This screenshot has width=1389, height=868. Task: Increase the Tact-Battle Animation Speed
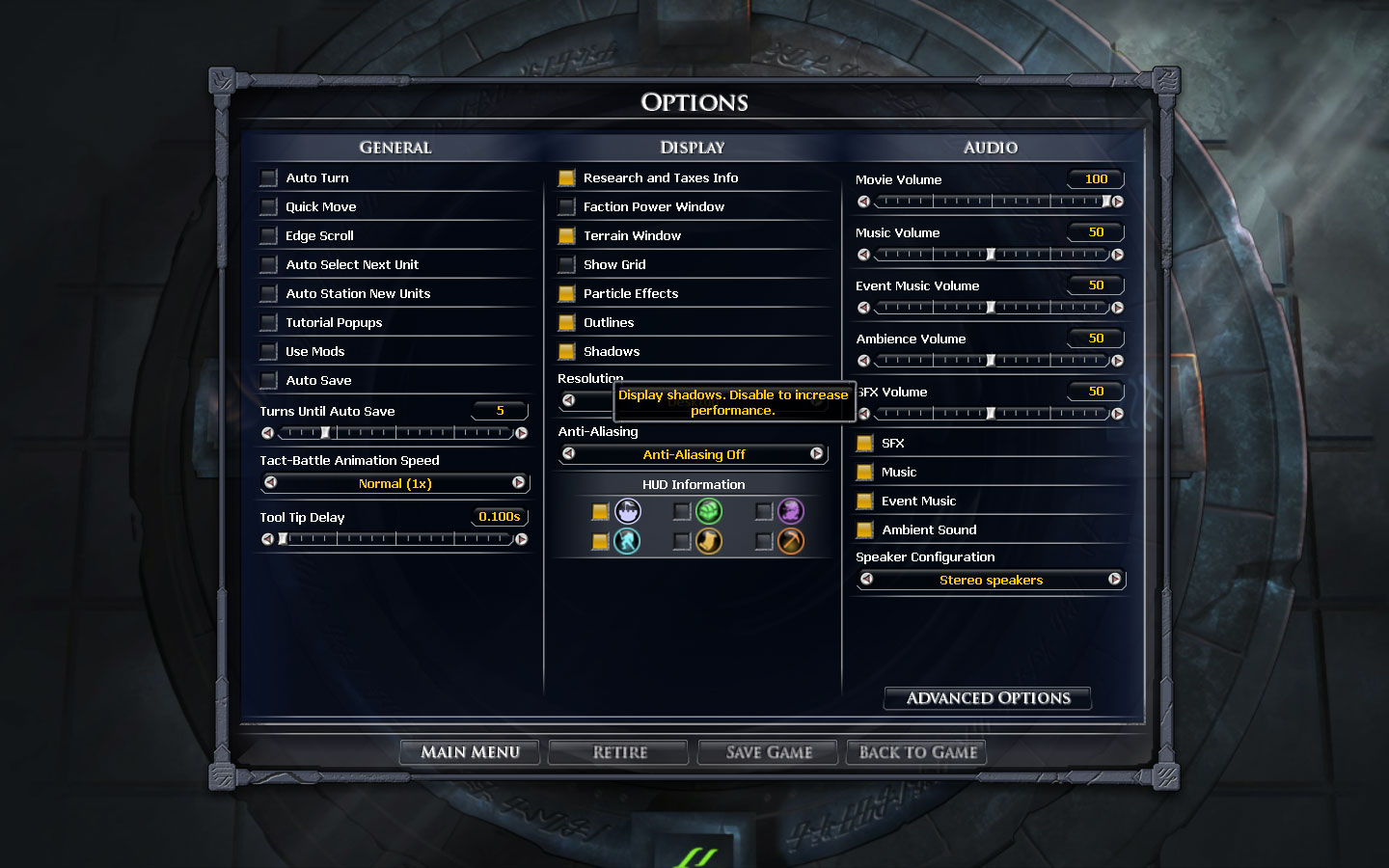tap(518, 483)
